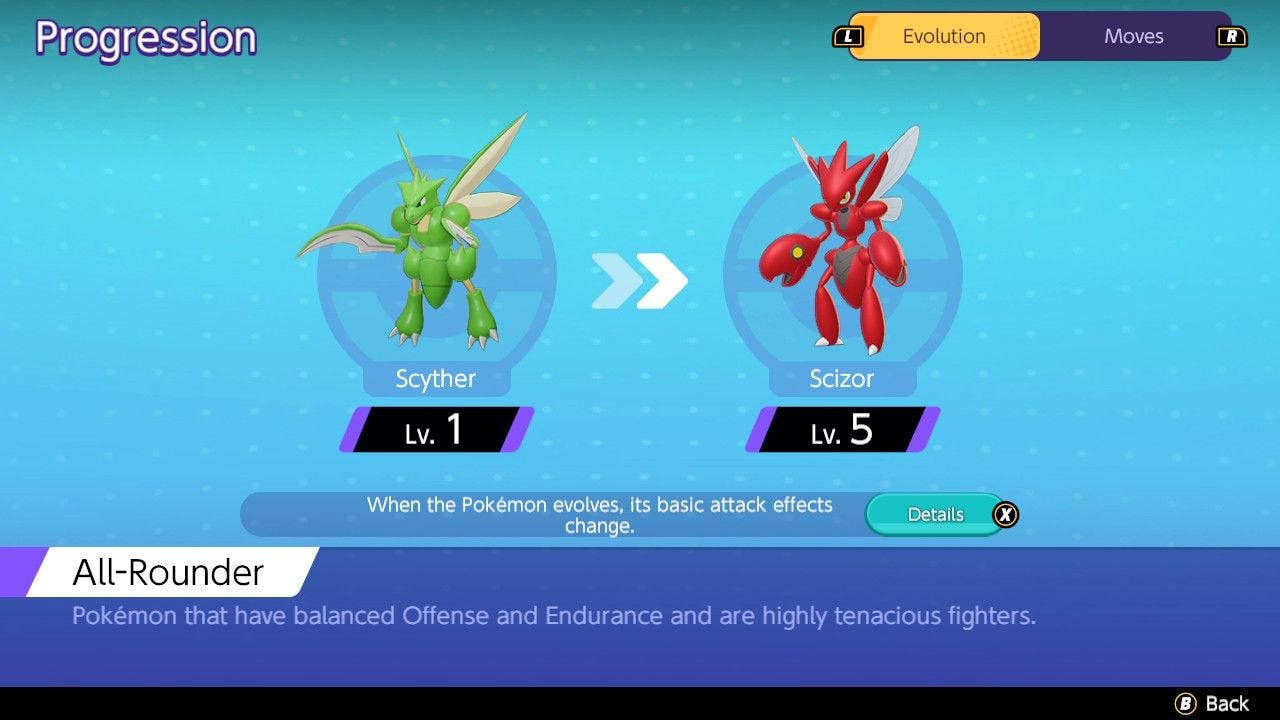Image resolution: width=1280 pixels, height=720 pixels.
Task: Select the All-Rounder role banner
Action: click(x=166, y=572)
